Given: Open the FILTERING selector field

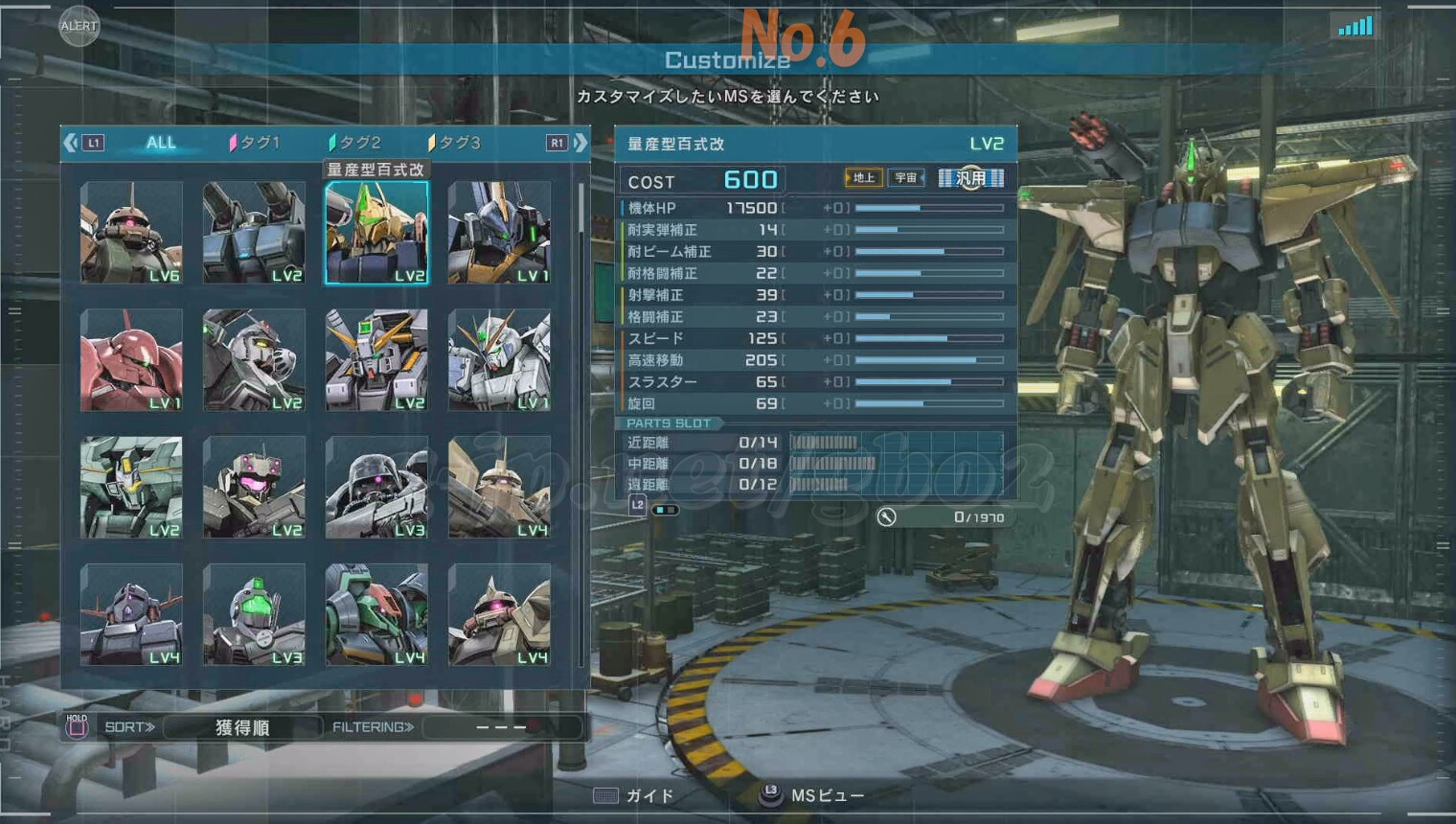Looking at the screenshot, I should [x=501, y=727].
